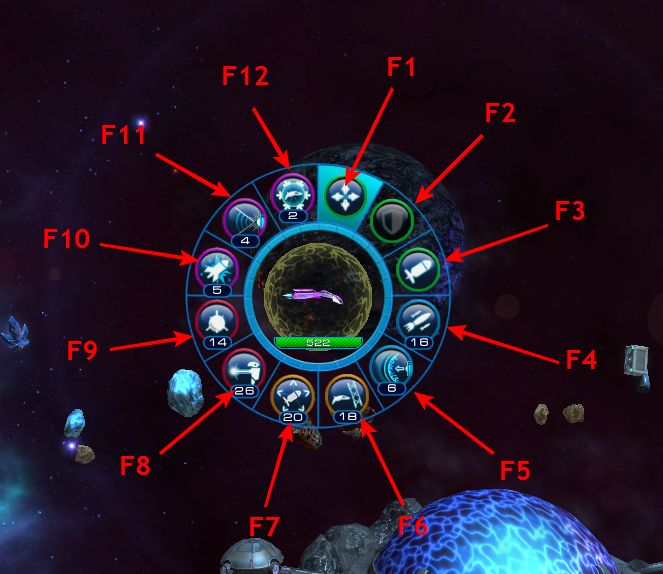Select the radar scan ability showing 4

[243, 217]
